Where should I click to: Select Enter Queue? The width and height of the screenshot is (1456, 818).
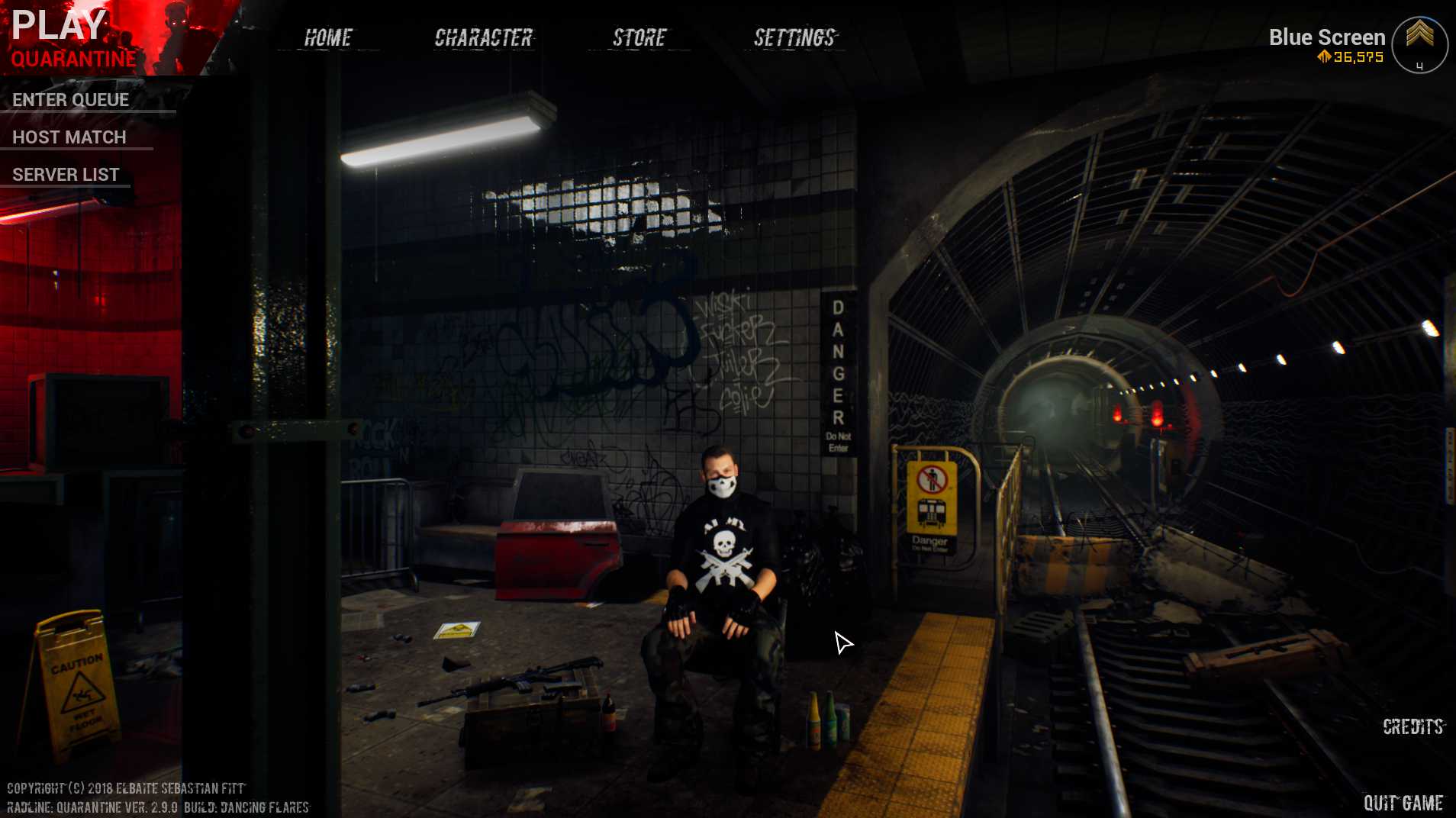click(70, 100)
